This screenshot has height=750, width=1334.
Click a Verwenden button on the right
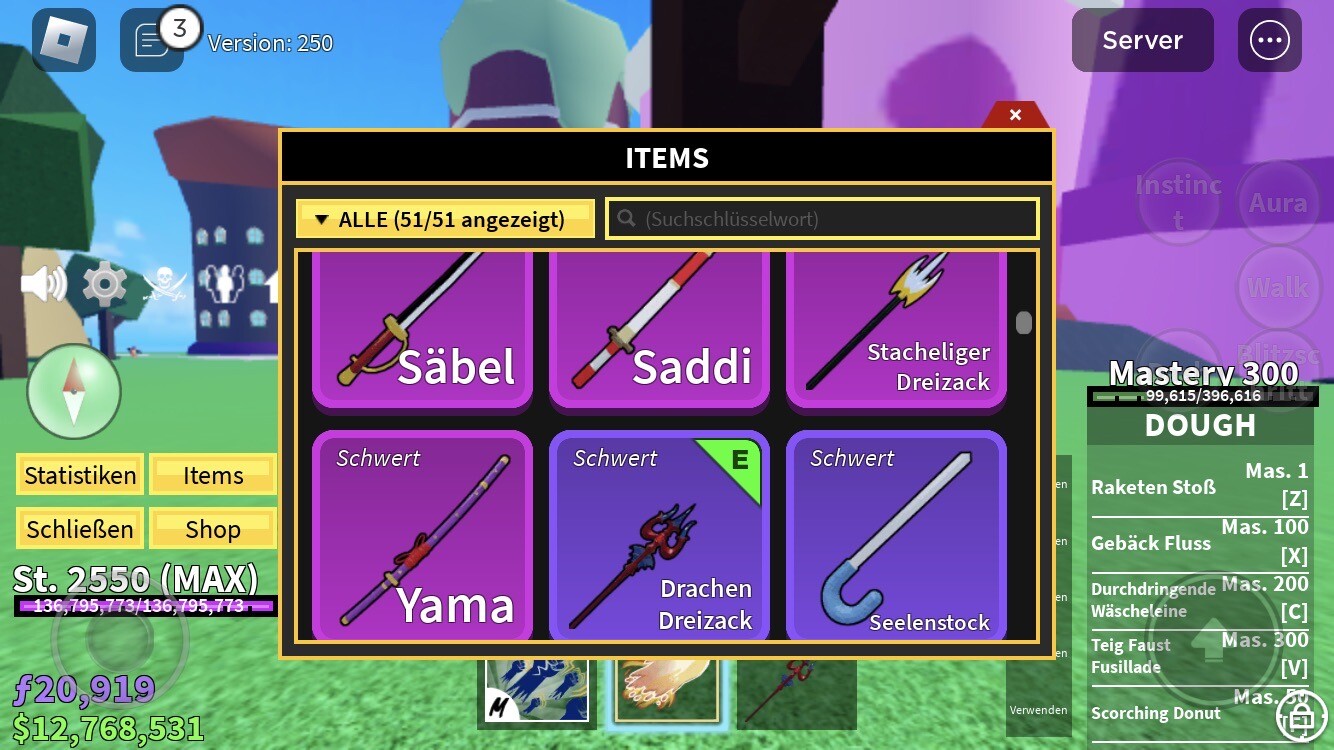click(1038, 709)
